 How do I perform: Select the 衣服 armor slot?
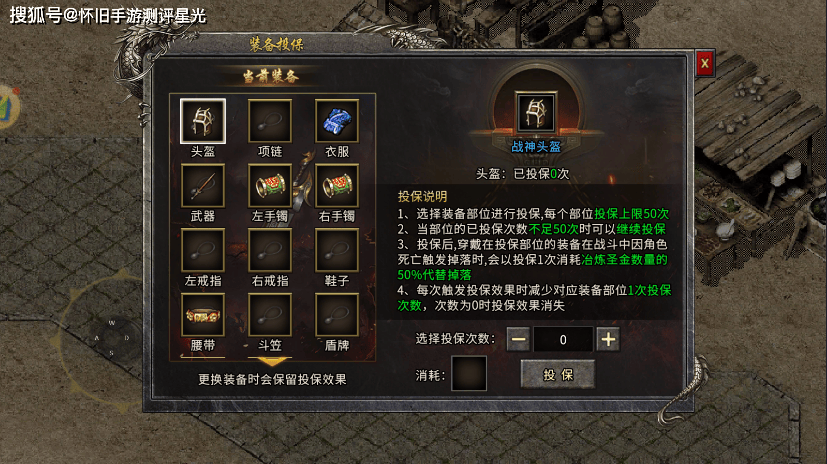[337, 120]
